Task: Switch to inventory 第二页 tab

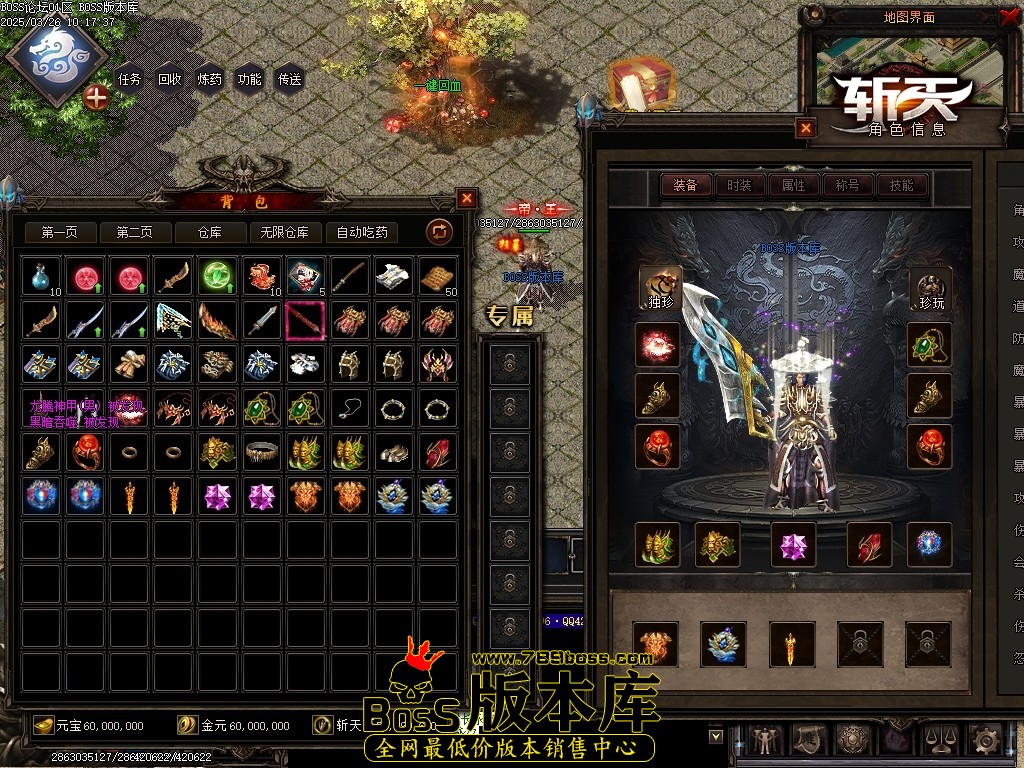Action: tap(135, 232)
